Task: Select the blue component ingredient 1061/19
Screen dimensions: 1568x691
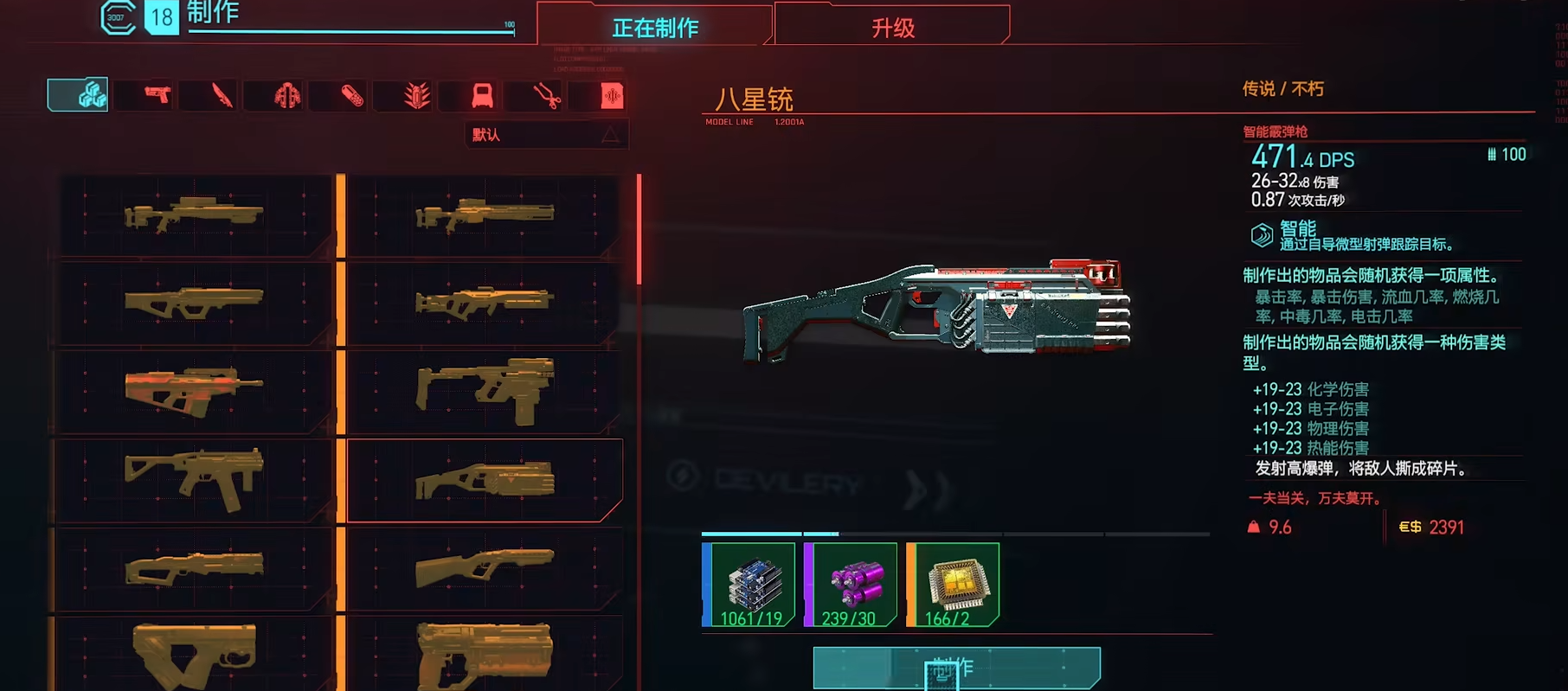Action: pyautogui.click(x=749, y=585)
